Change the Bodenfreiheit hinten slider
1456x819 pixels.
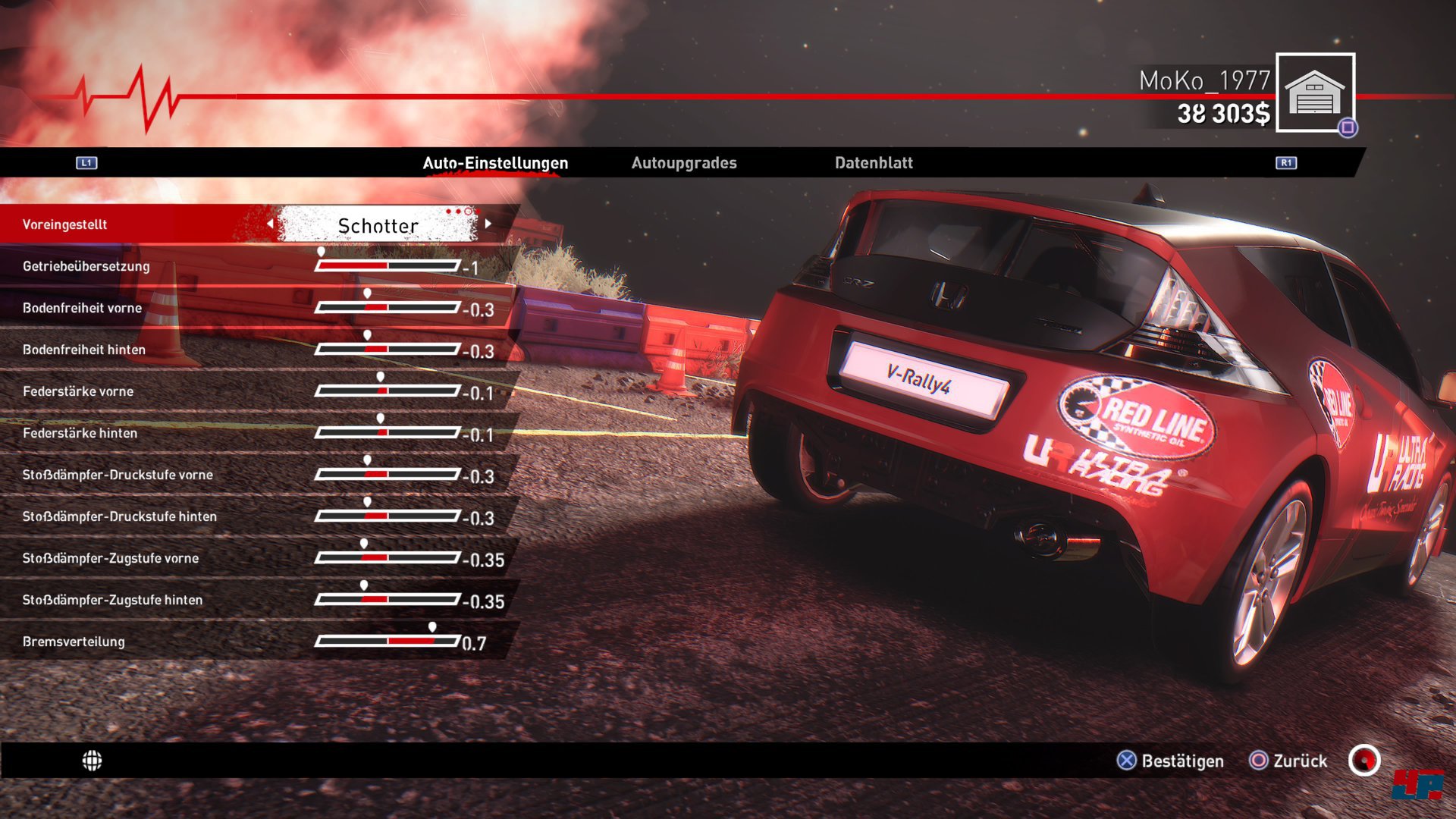coord(388,350)
